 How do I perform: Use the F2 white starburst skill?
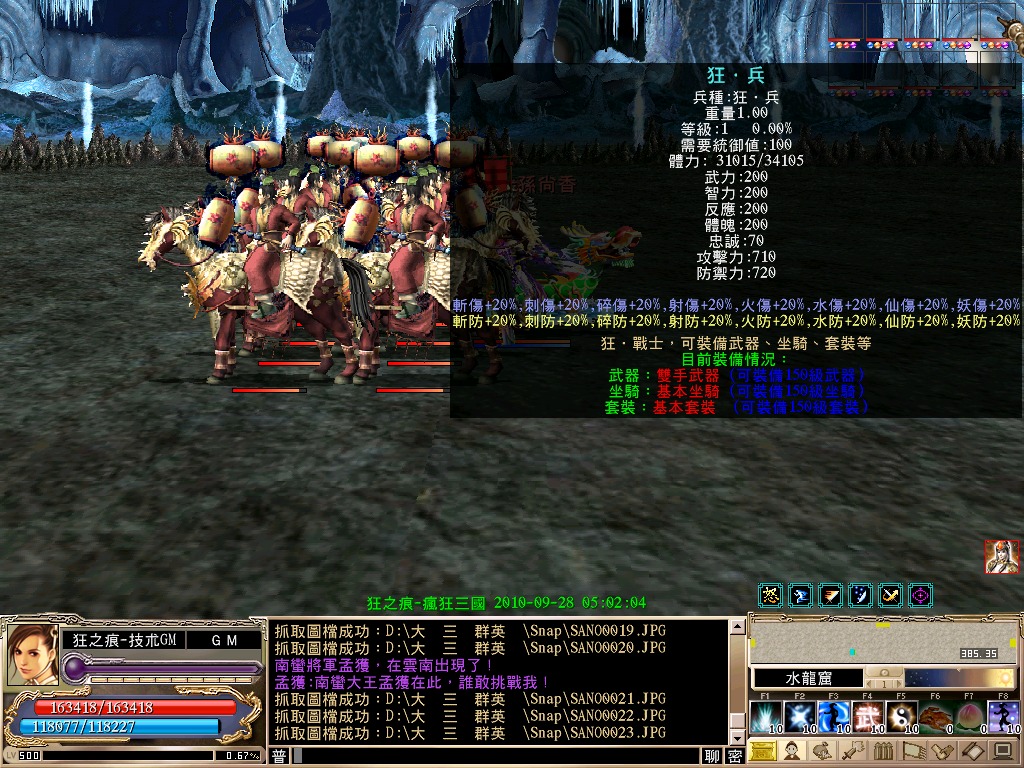coord(800,716)
